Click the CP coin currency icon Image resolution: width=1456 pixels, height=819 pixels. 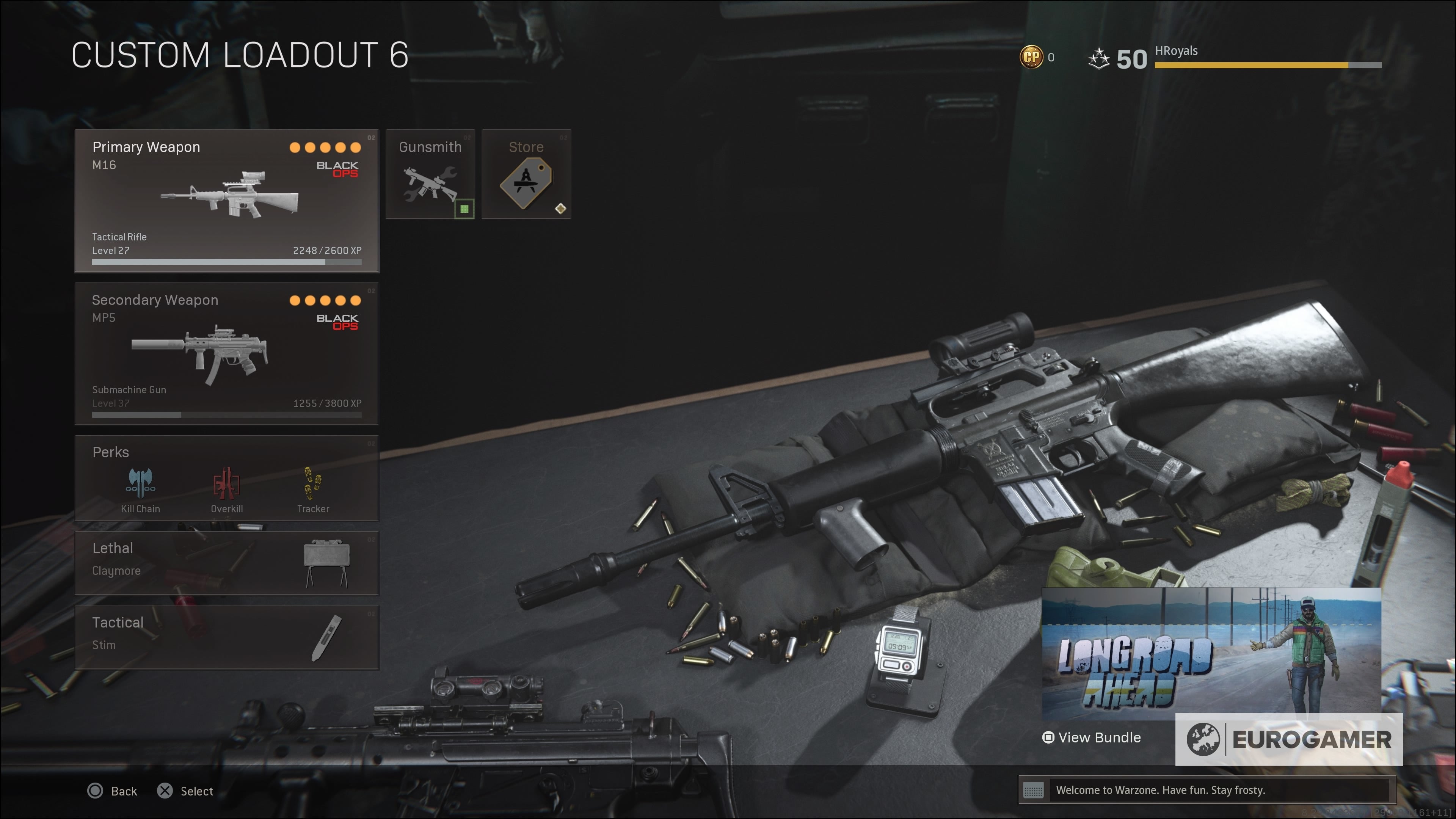pos(1032,56)
